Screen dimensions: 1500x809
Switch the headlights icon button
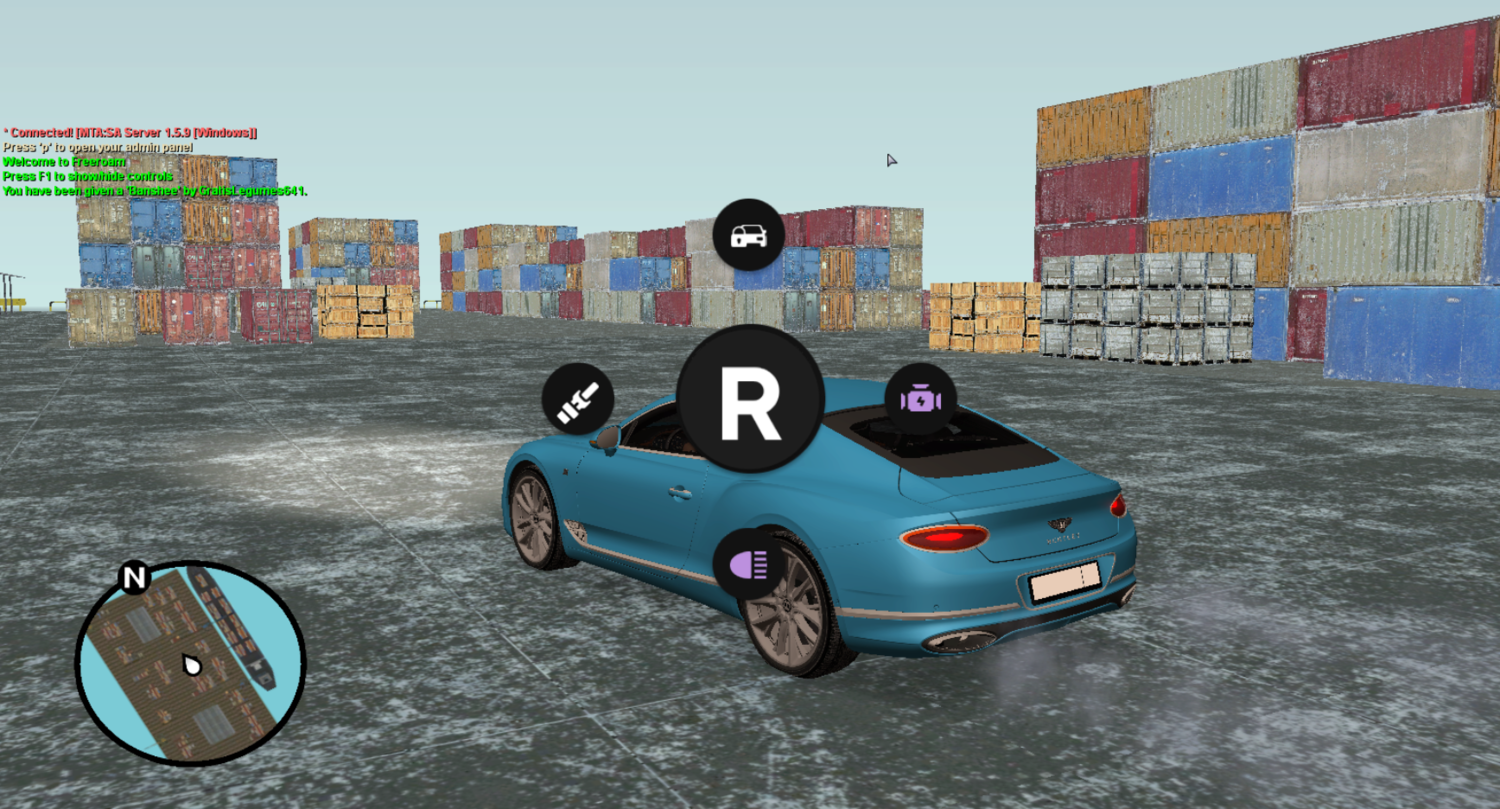(x=748, y=563)
